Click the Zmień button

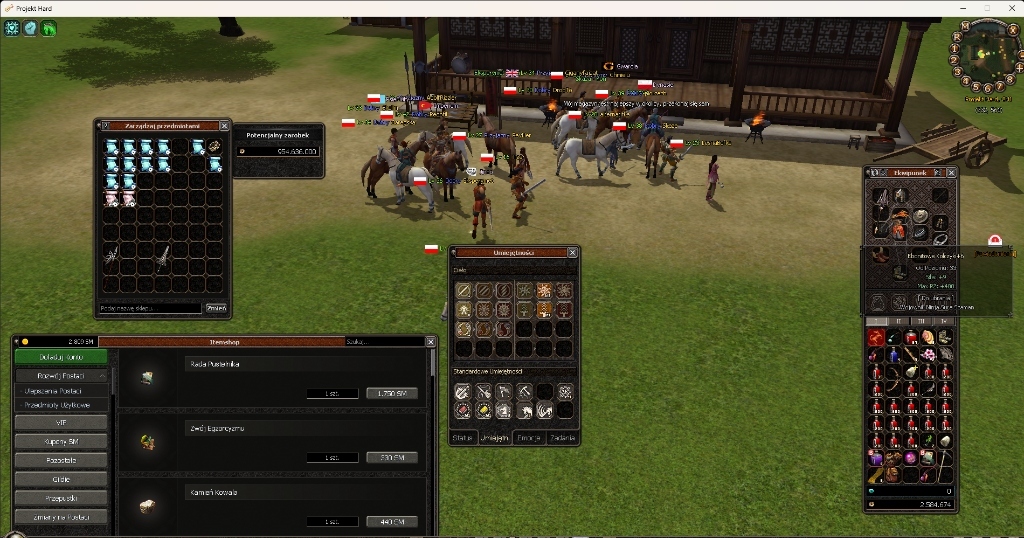coord(216,308)
